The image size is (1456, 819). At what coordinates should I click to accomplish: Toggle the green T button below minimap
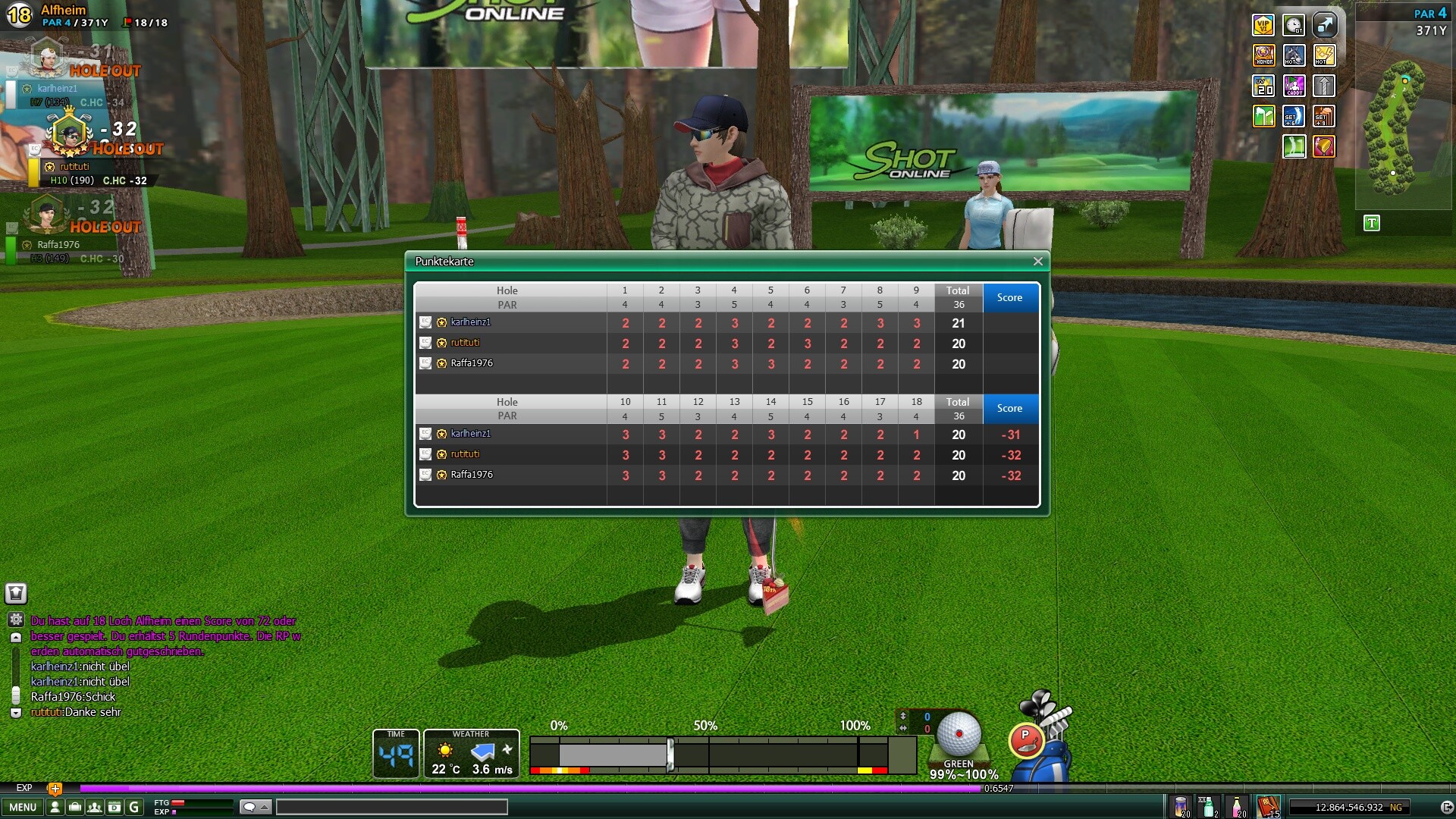(x=1371, y=223)
